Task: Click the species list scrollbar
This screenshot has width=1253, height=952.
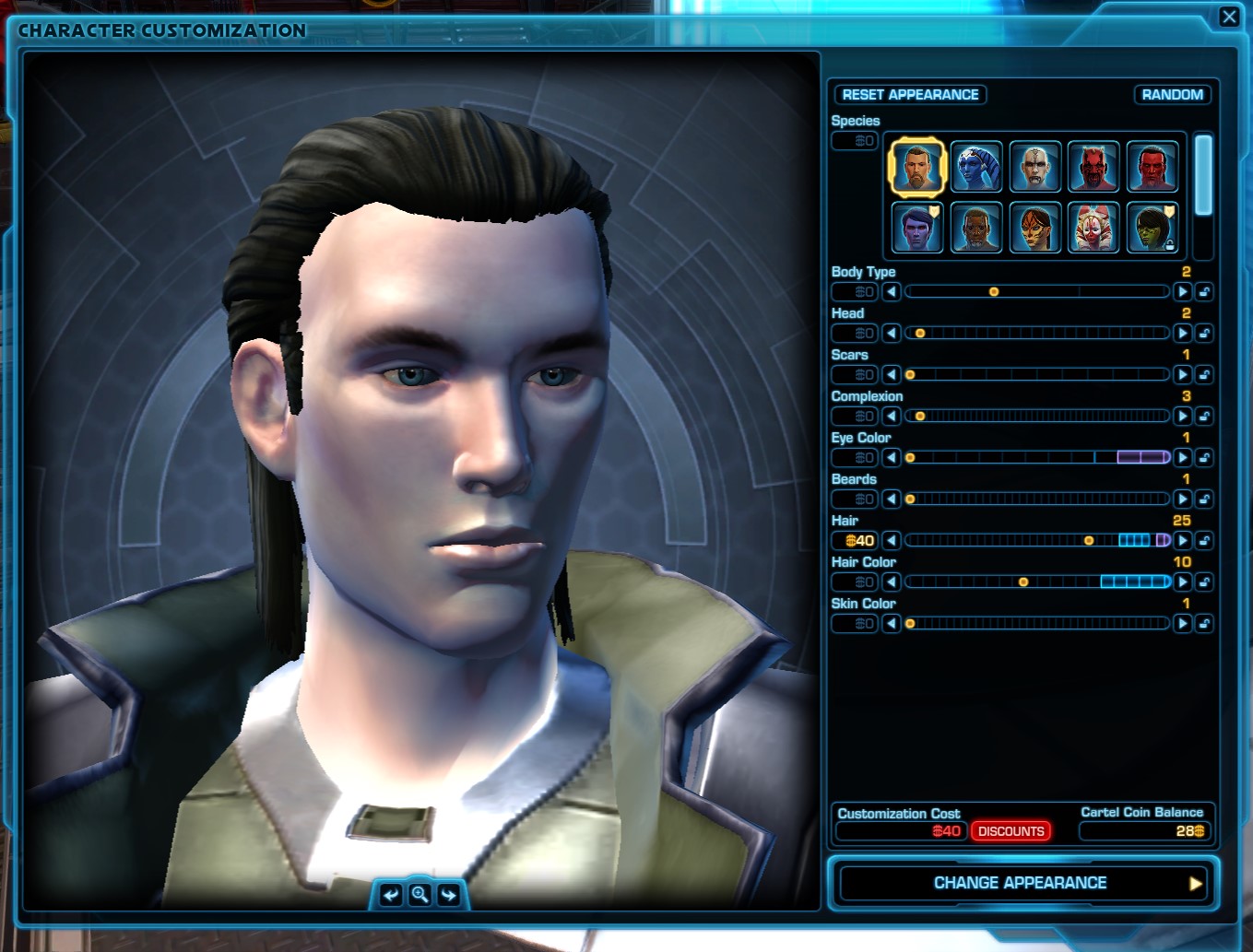Action: tap(1202, 175)
